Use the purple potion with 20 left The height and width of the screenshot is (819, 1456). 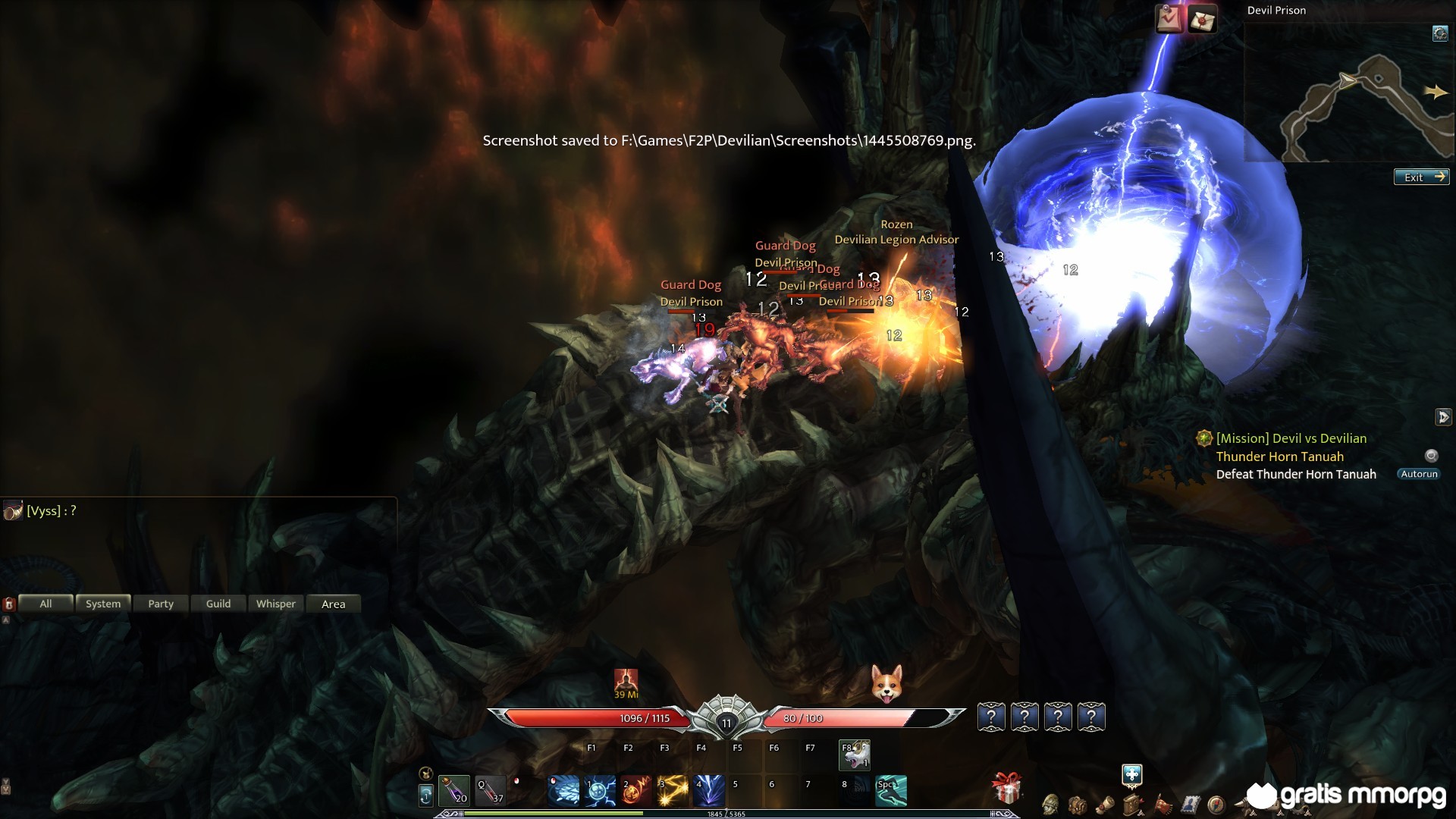(454, 790)
